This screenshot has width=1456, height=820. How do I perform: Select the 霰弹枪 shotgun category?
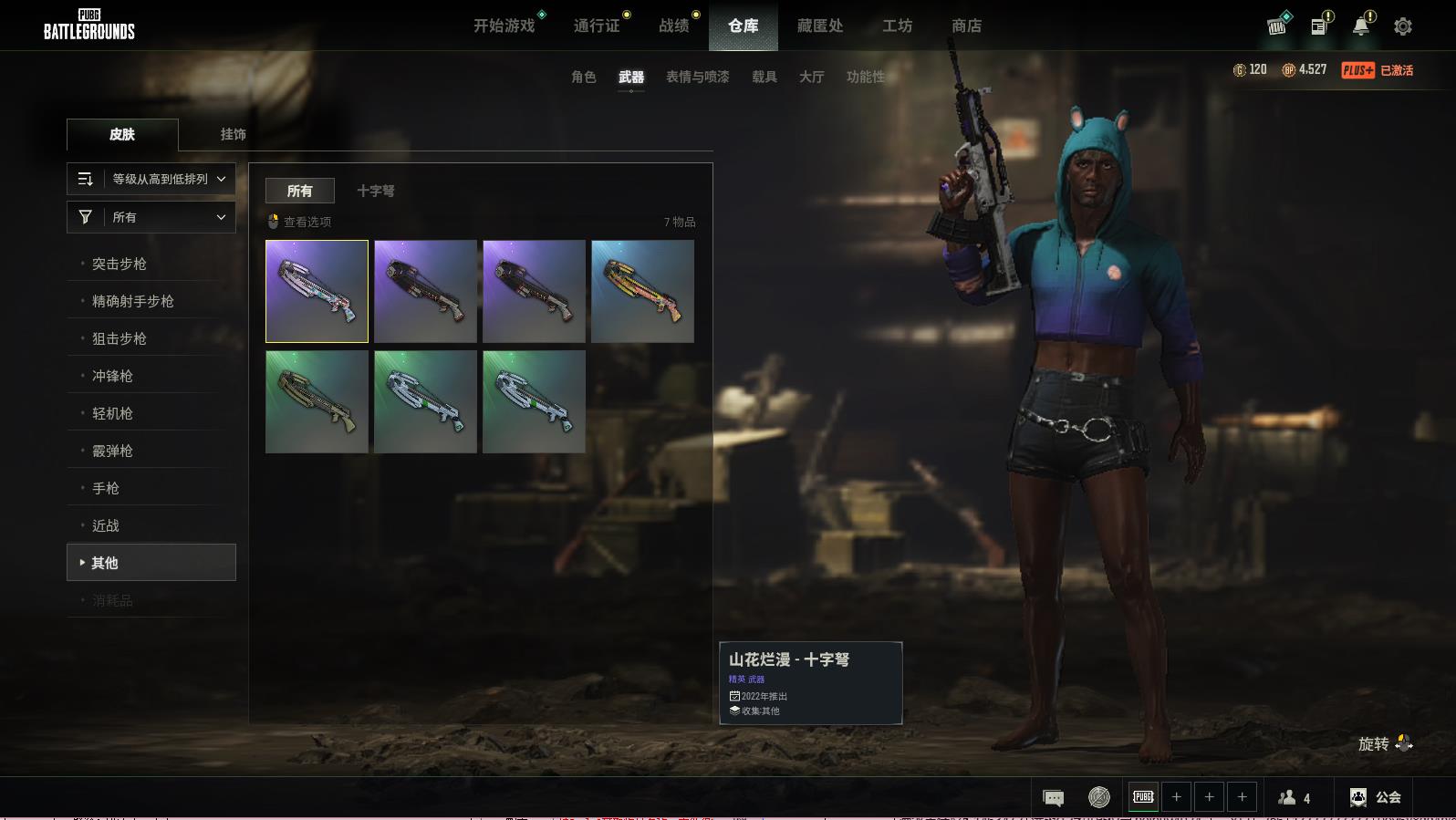(x=112, y=451)
